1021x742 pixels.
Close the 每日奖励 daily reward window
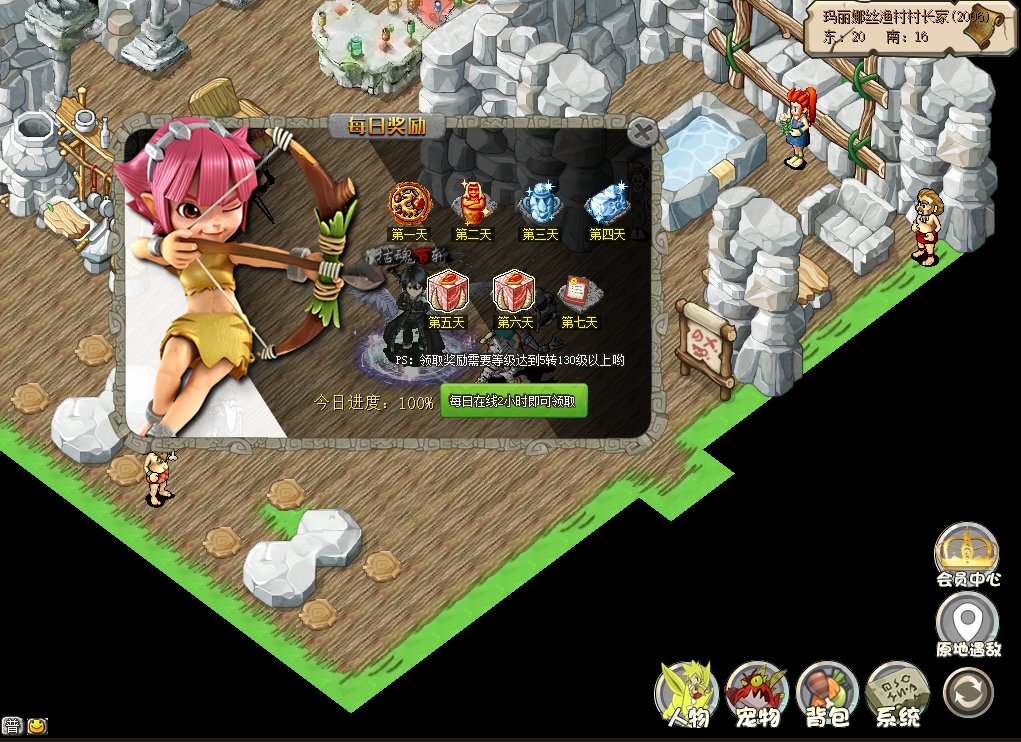(643, 130)
